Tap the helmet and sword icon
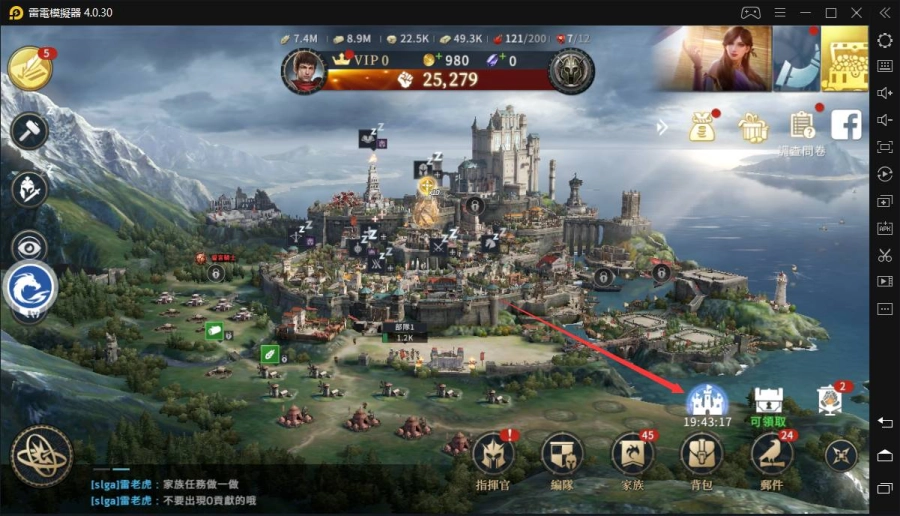 [x=30, y=188]
